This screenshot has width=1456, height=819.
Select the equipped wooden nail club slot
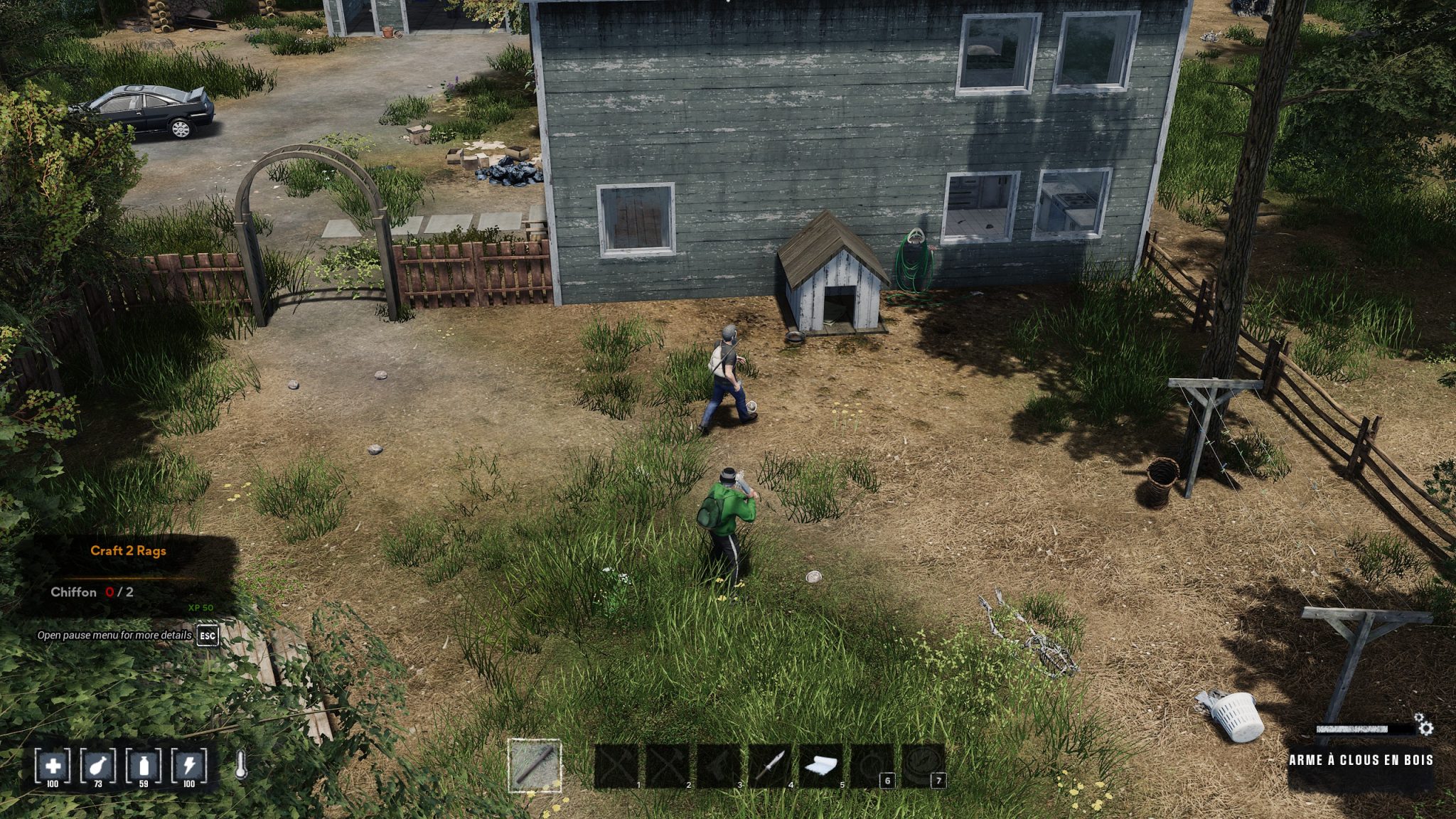[535, 766]
